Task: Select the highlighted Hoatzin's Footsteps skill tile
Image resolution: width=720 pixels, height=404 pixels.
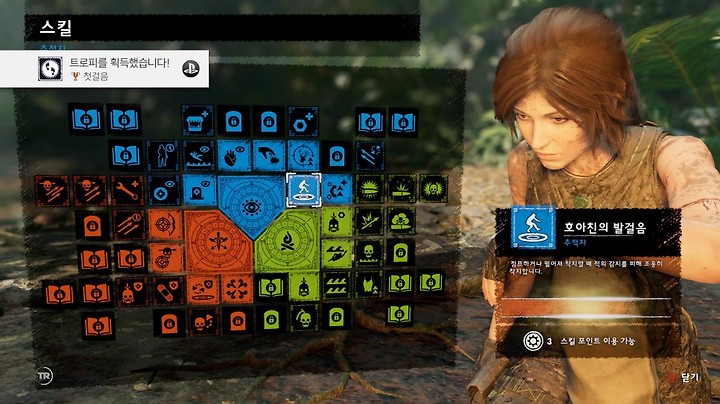Action: point(301,187)
